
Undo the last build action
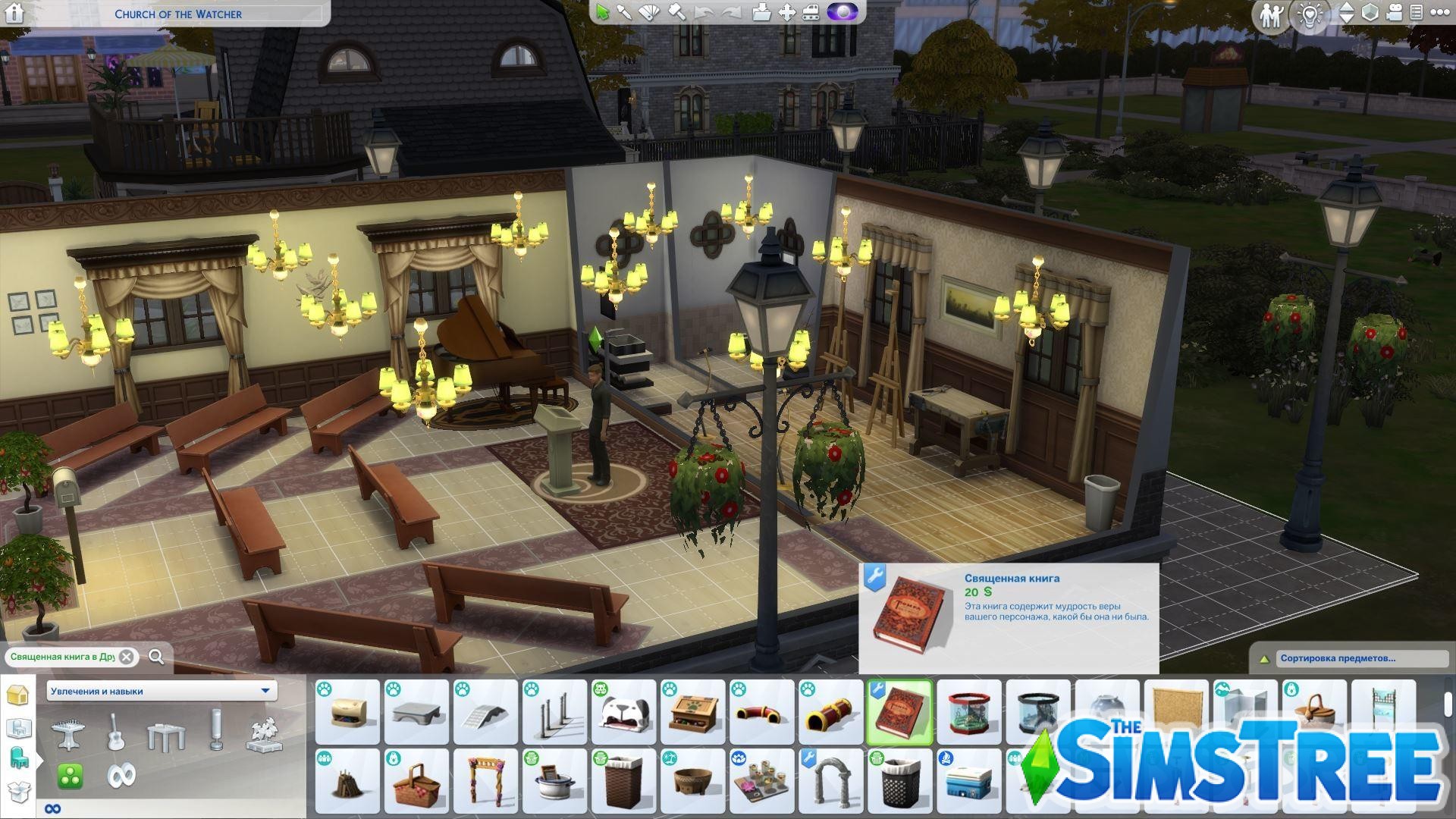(x=704, y=13)
